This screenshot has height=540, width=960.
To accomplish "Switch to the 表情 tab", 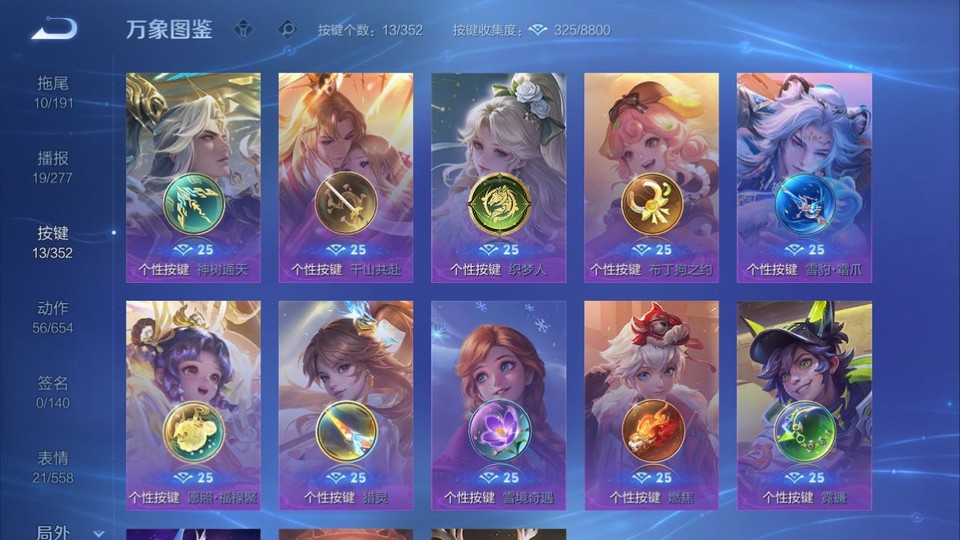I will (x=54, y=466).
